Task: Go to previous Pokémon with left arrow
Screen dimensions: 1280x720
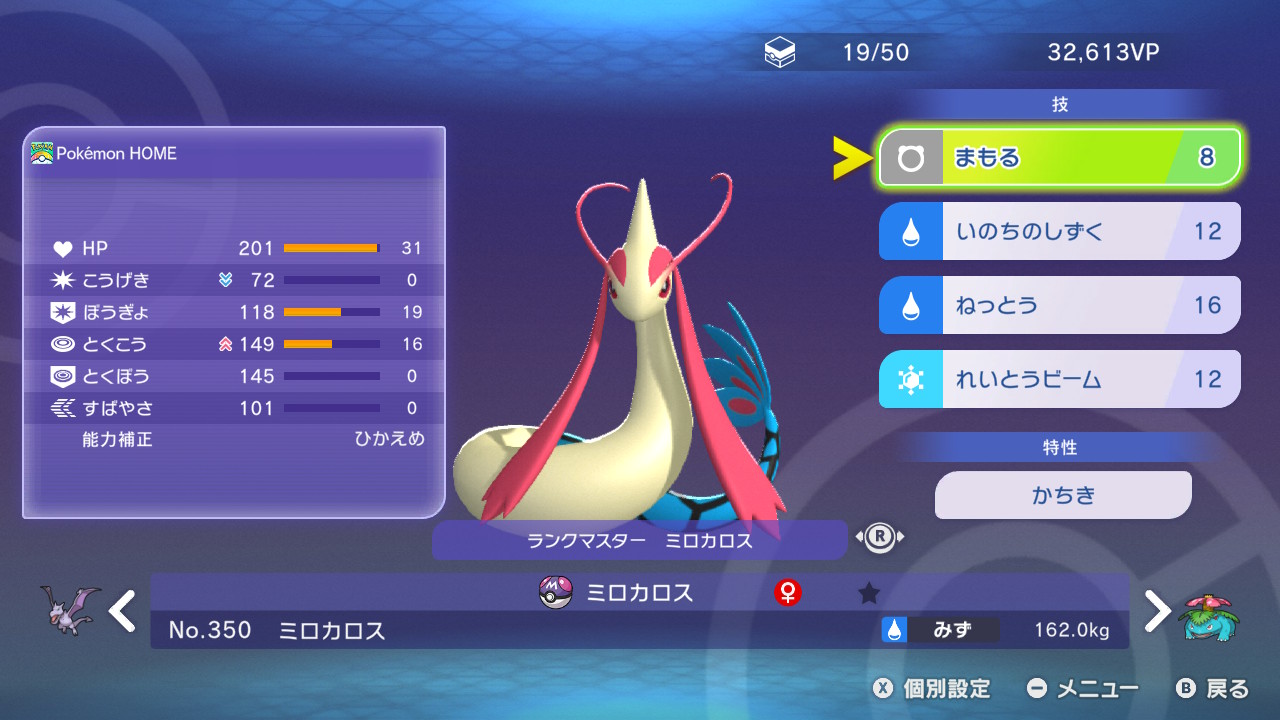Action: click(x=123, y=610)
